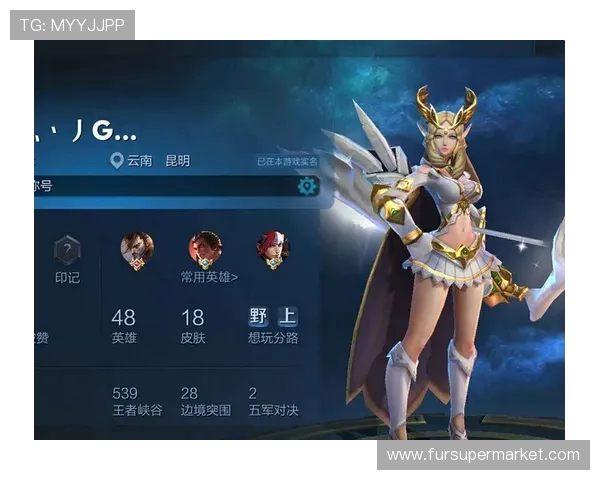Screen dimensions: 600x480
Task: Show the 王者峡谷 match record
Action: 138,401
